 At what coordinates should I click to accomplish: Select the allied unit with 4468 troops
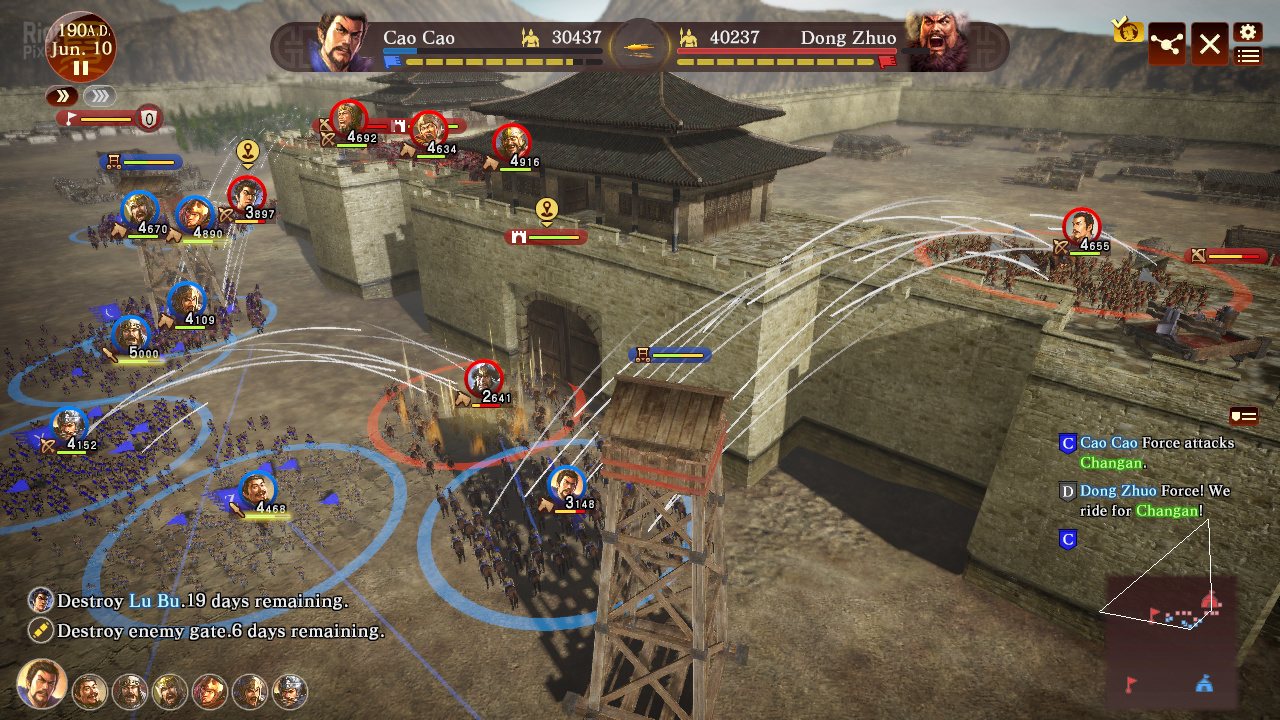point(258,490)
